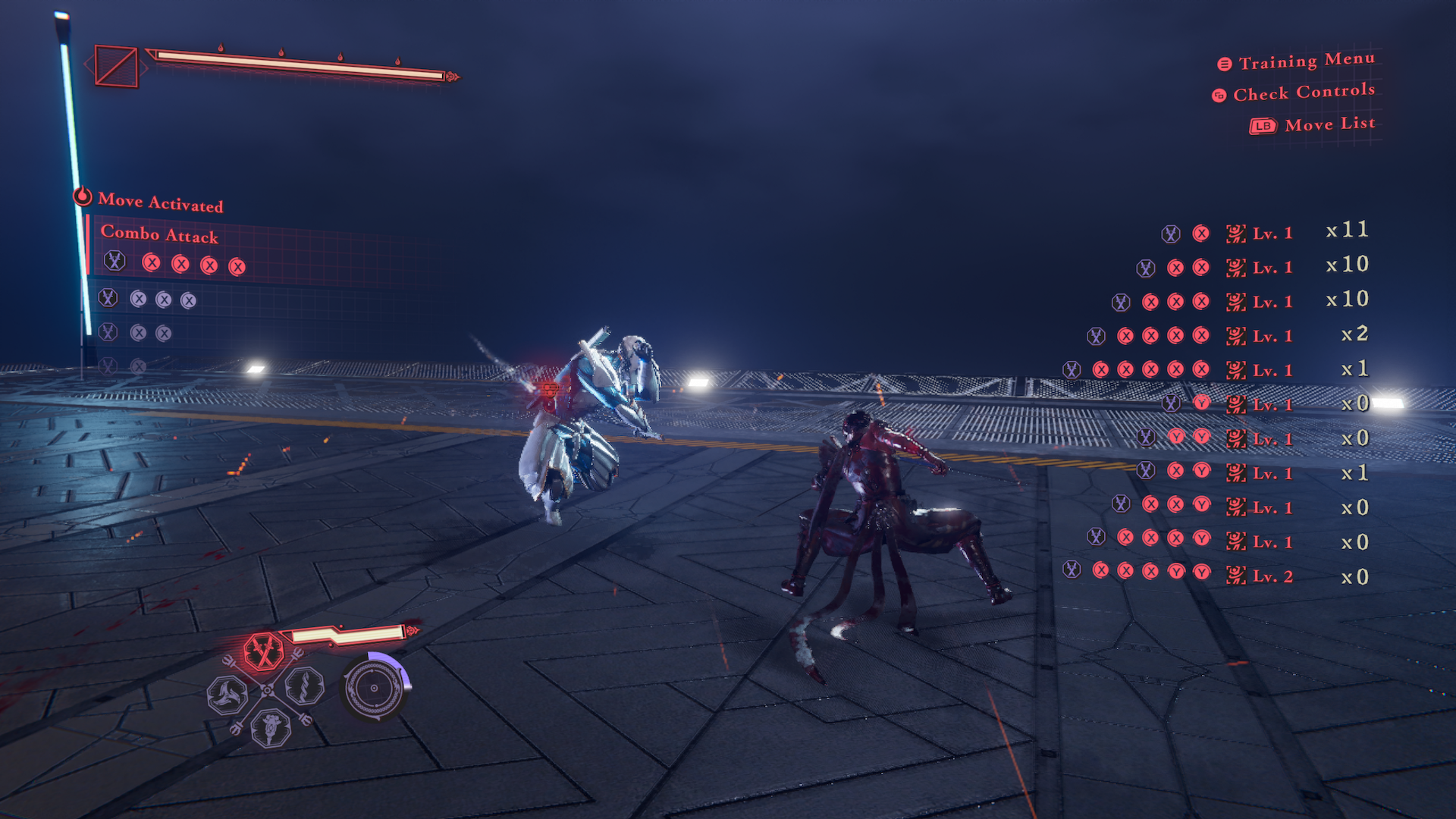This screenshot has height=819, width=1456.
Task: Select the Check Controls option
Action: click(x=1302, y=93)
